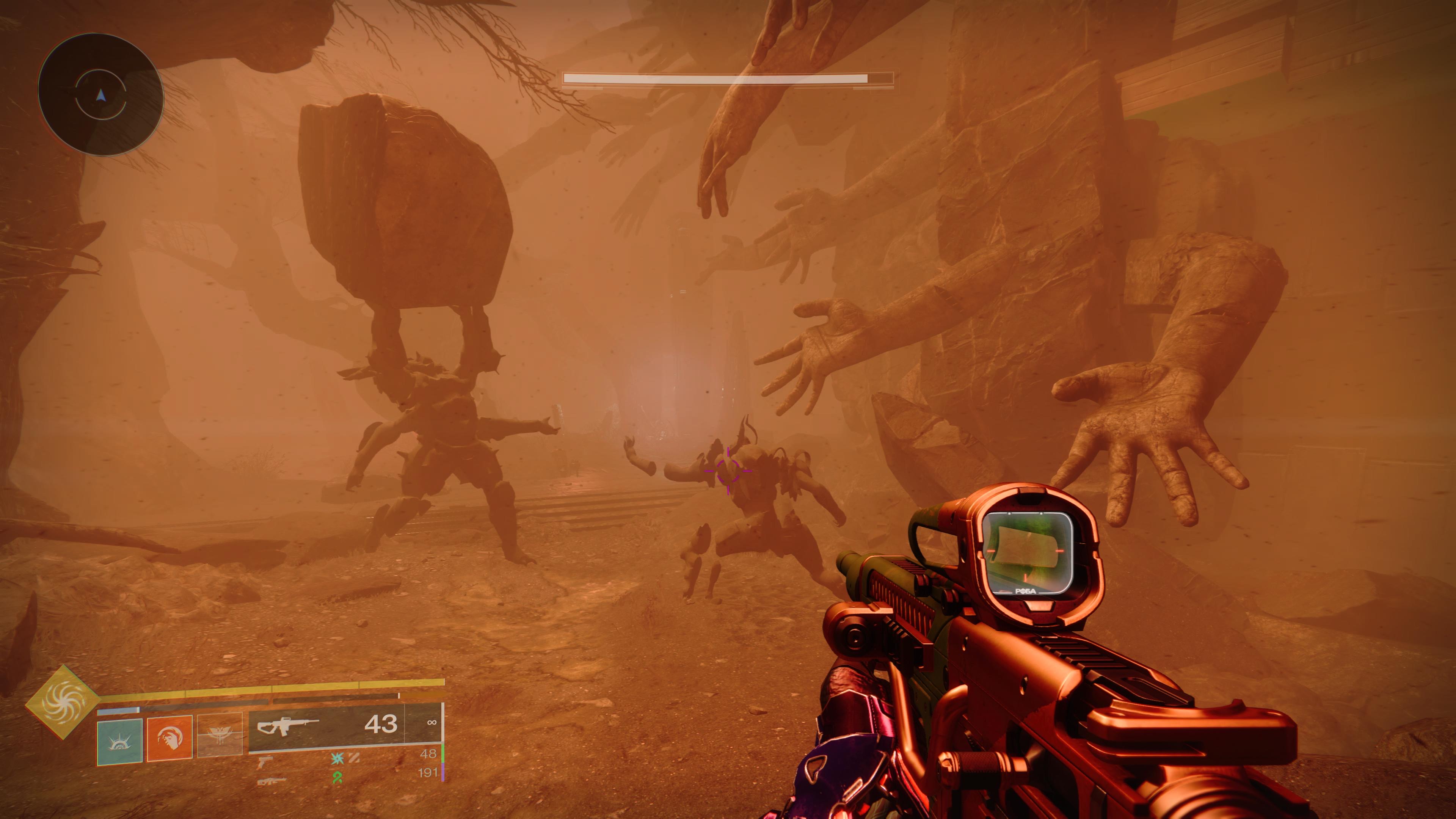Switch to the heavy machine gun slot
Viewport: 1456px width, 819px height.
[x=271, y=781]
